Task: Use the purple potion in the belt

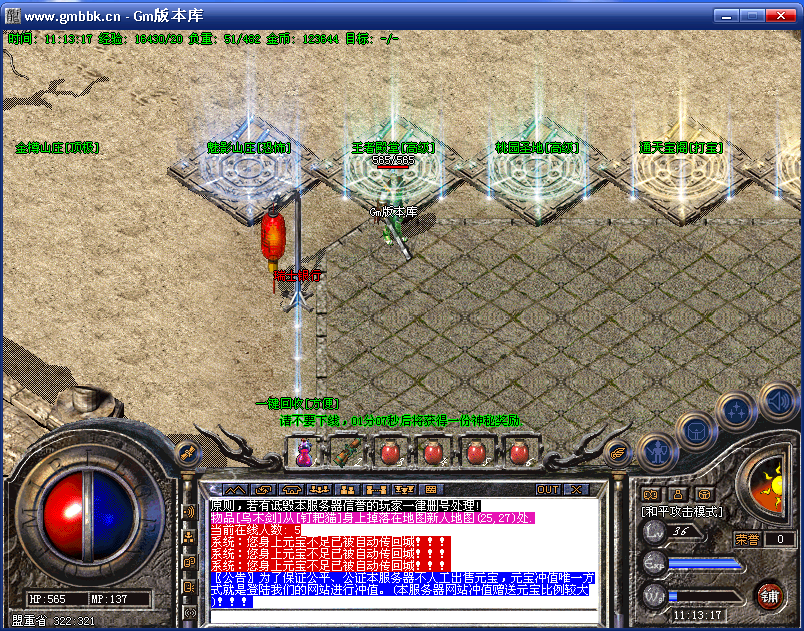Action: [303, 453]
